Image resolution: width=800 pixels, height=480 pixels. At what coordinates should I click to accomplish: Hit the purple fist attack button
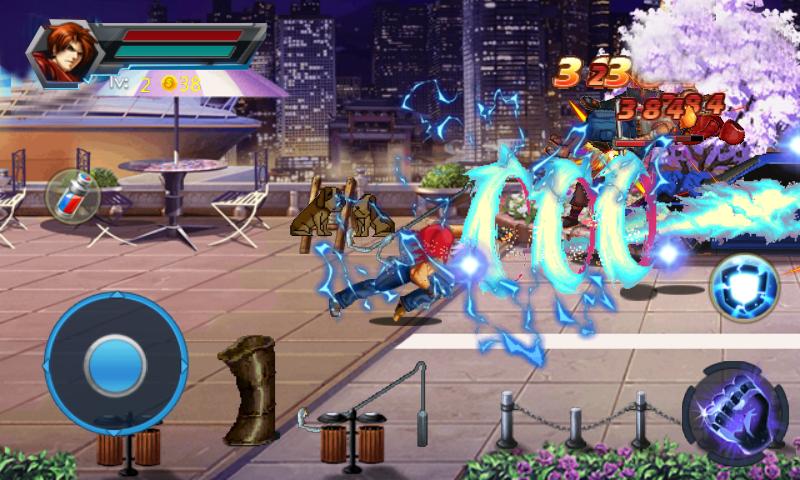[735, 413]
